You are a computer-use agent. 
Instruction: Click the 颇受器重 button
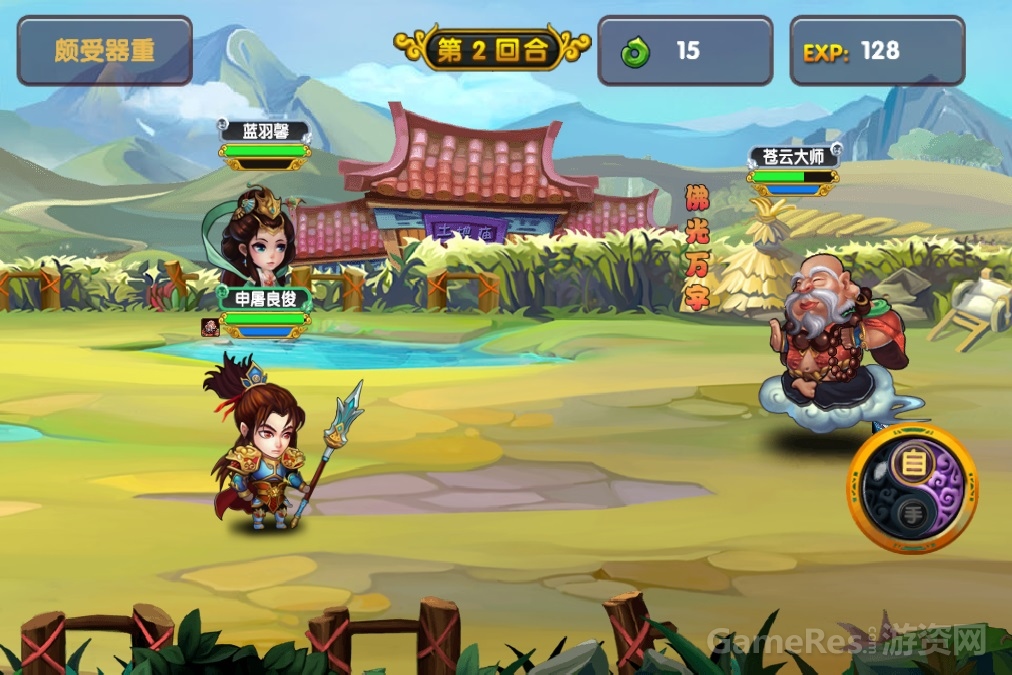coord(104,50)
